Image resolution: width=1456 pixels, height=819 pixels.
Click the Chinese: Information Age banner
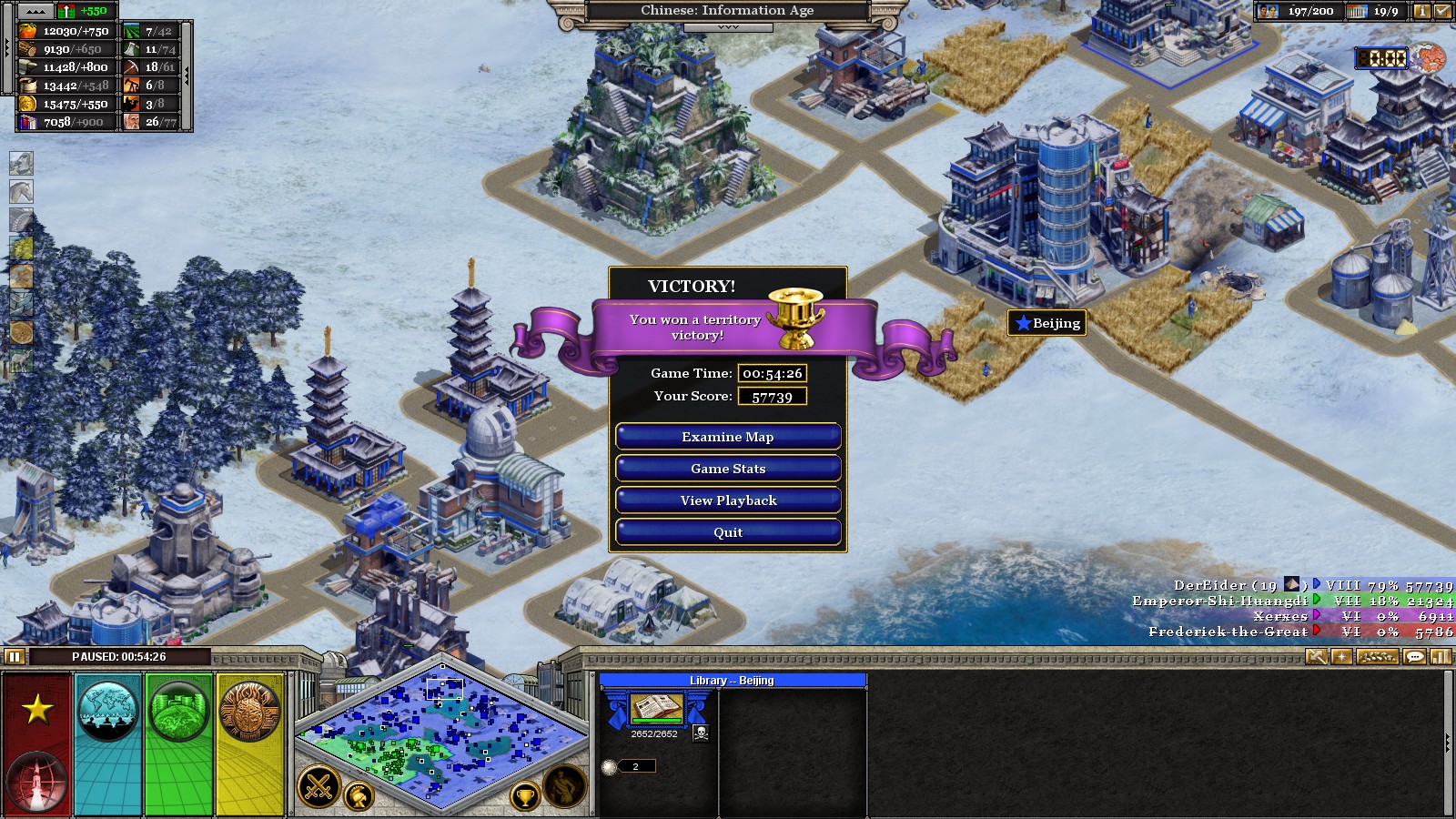[726, 11]
